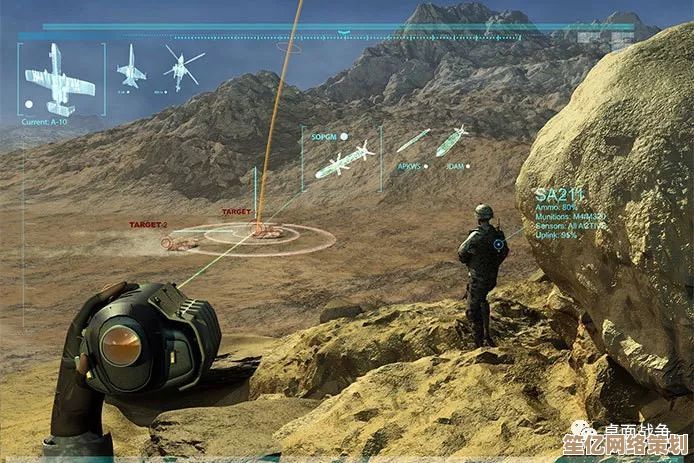Choose the fighter jet aircraft icon
This screenshot has height=463, width=694.
130,70
